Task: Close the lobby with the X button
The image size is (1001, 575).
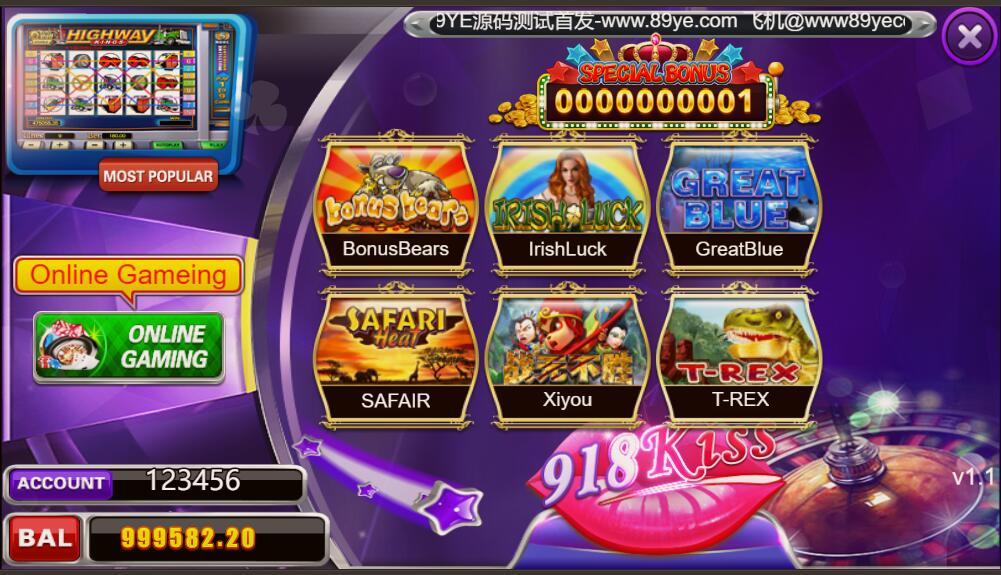Action: tap(969, 37)
